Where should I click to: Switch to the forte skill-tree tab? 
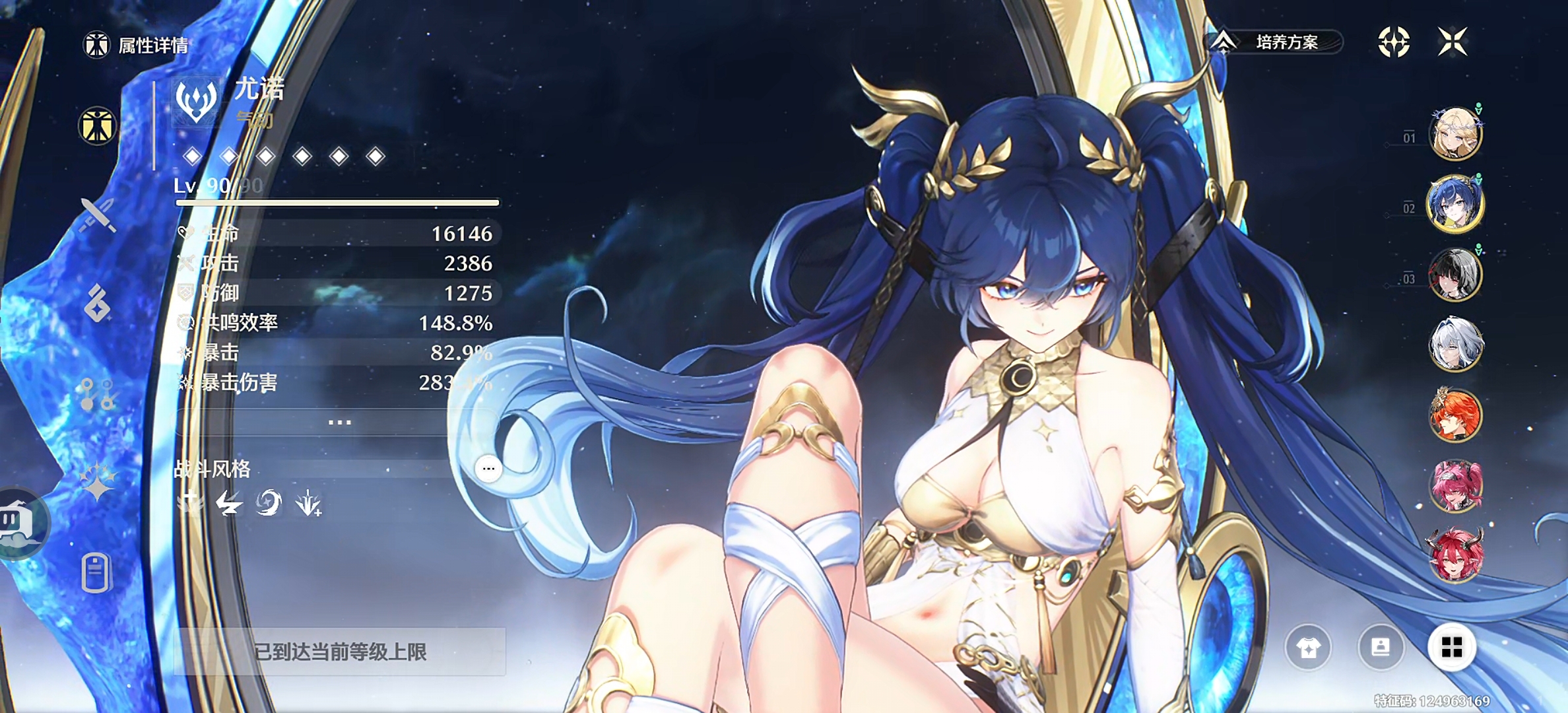[98, 394]
